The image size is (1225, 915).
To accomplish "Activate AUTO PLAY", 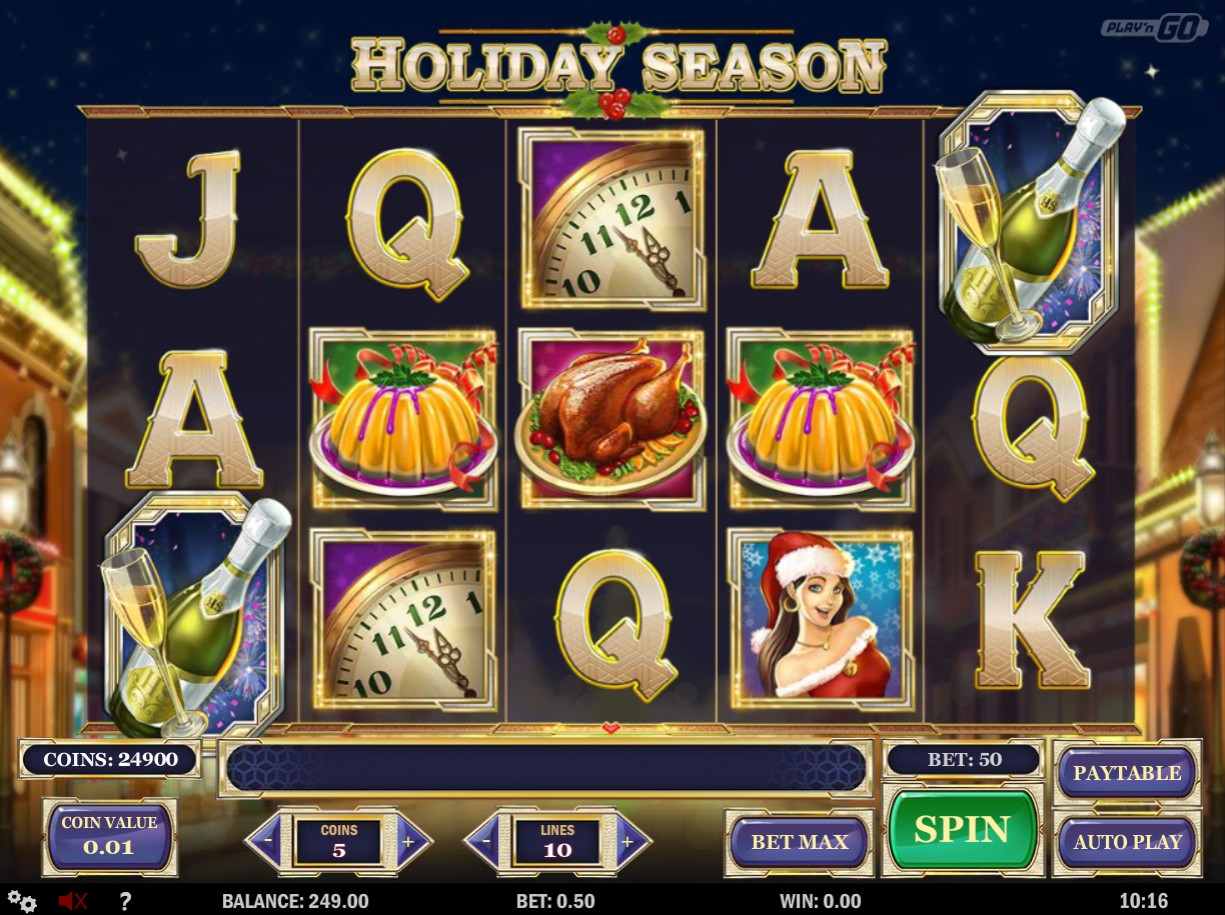I will [x=1127, y=842].
